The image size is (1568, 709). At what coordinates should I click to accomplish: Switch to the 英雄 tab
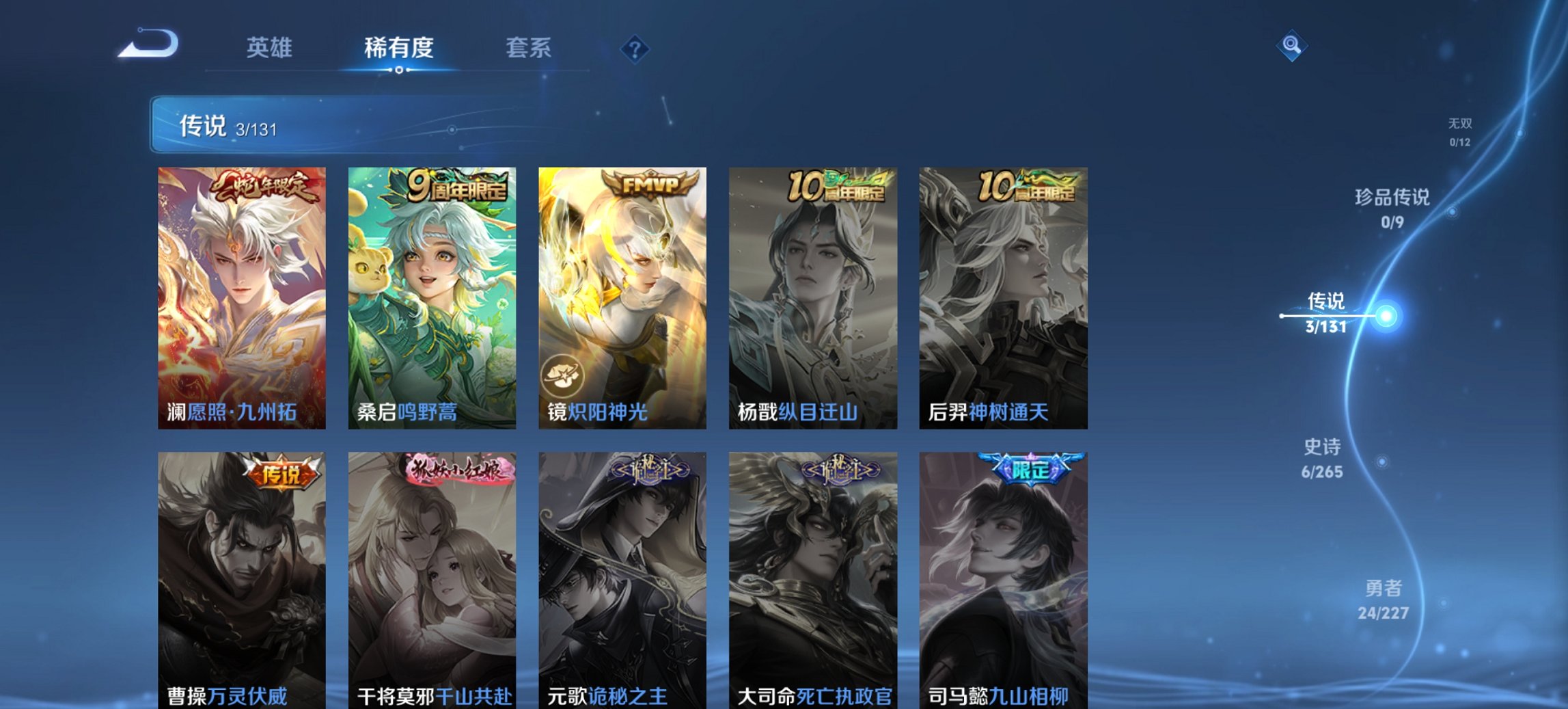click(x=270, y=48)
